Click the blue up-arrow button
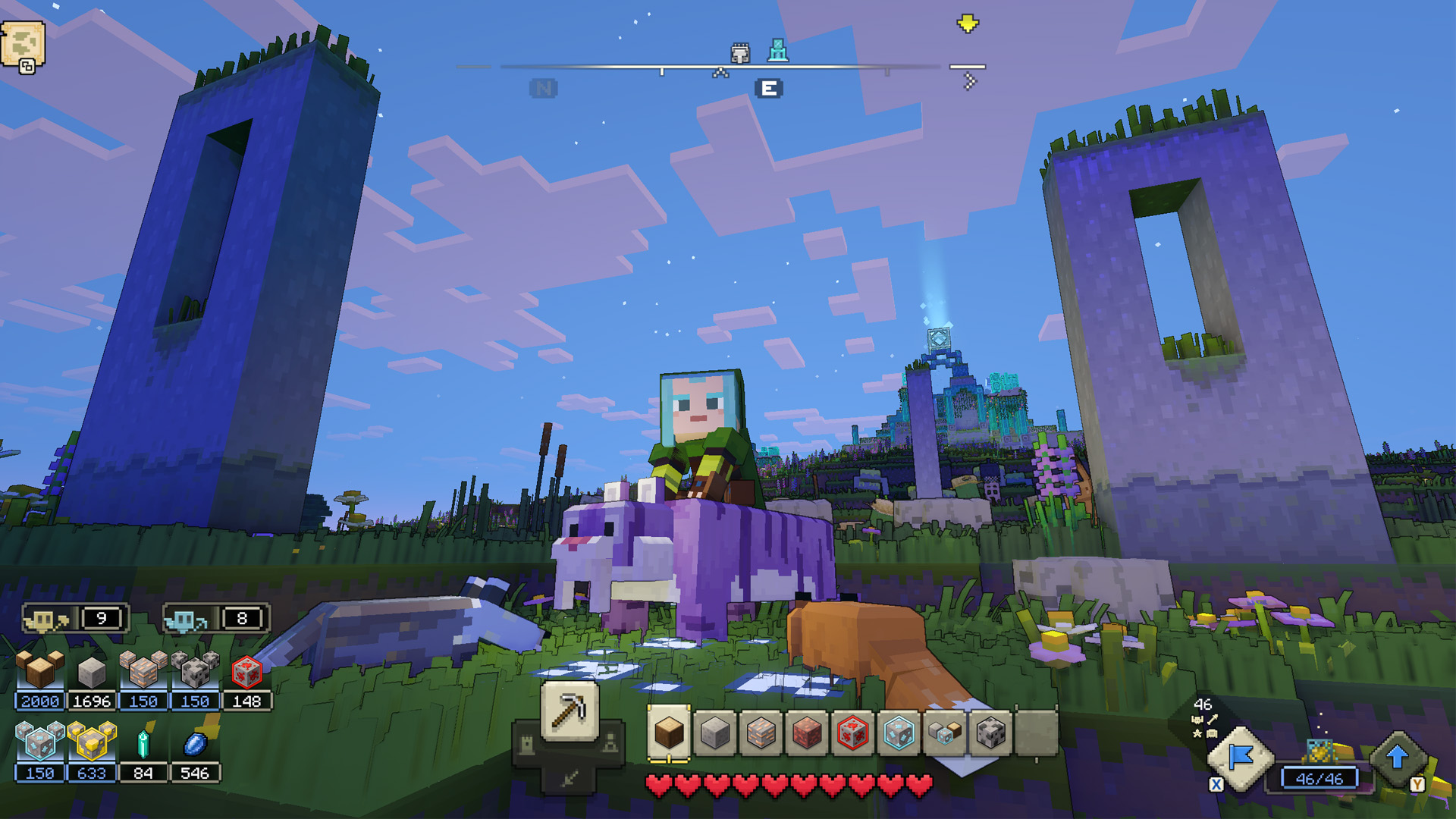The image size is (1456, 819). (1398, 758)
